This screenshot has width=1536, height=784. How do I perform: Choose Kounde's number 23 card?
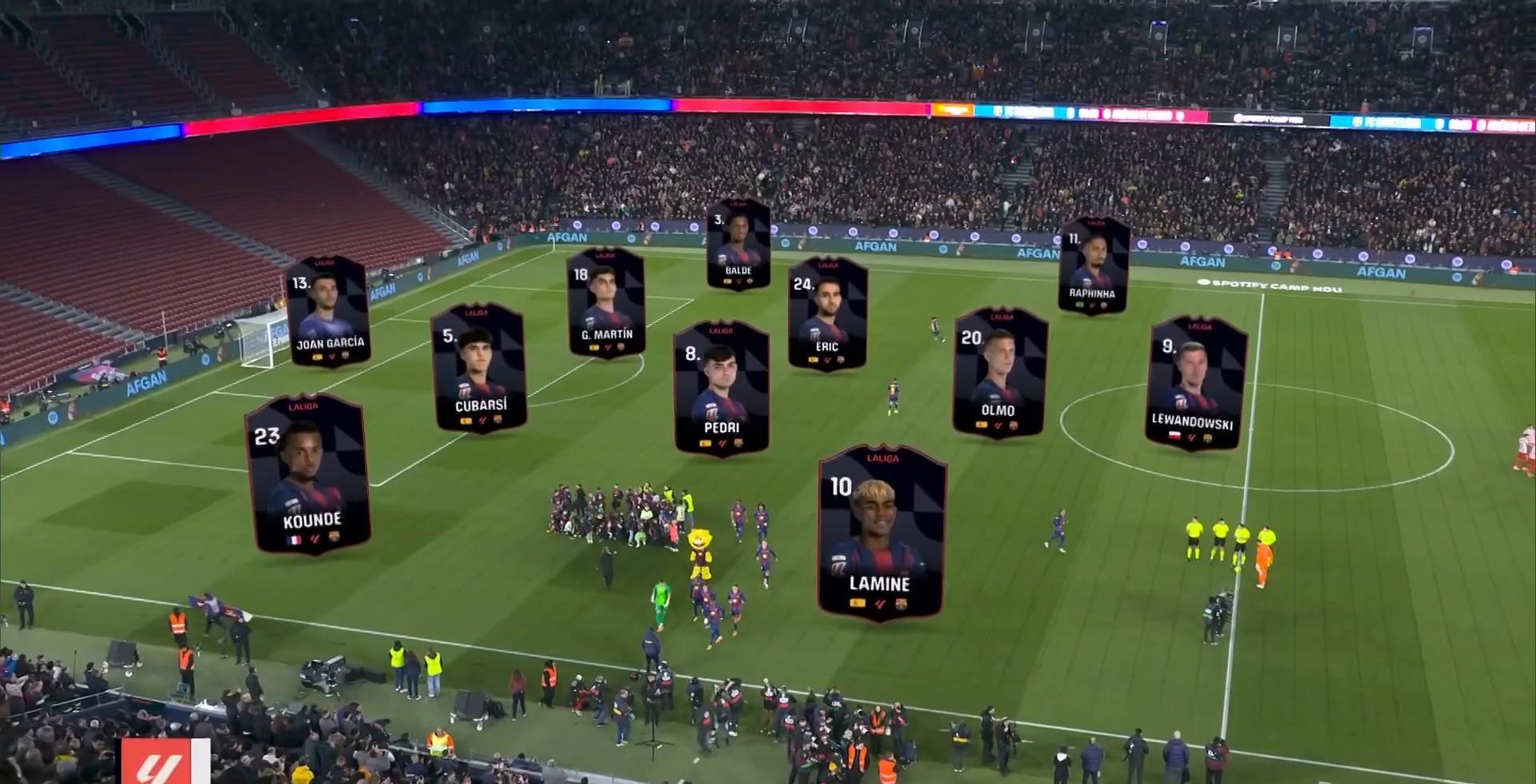click(309, 474)
